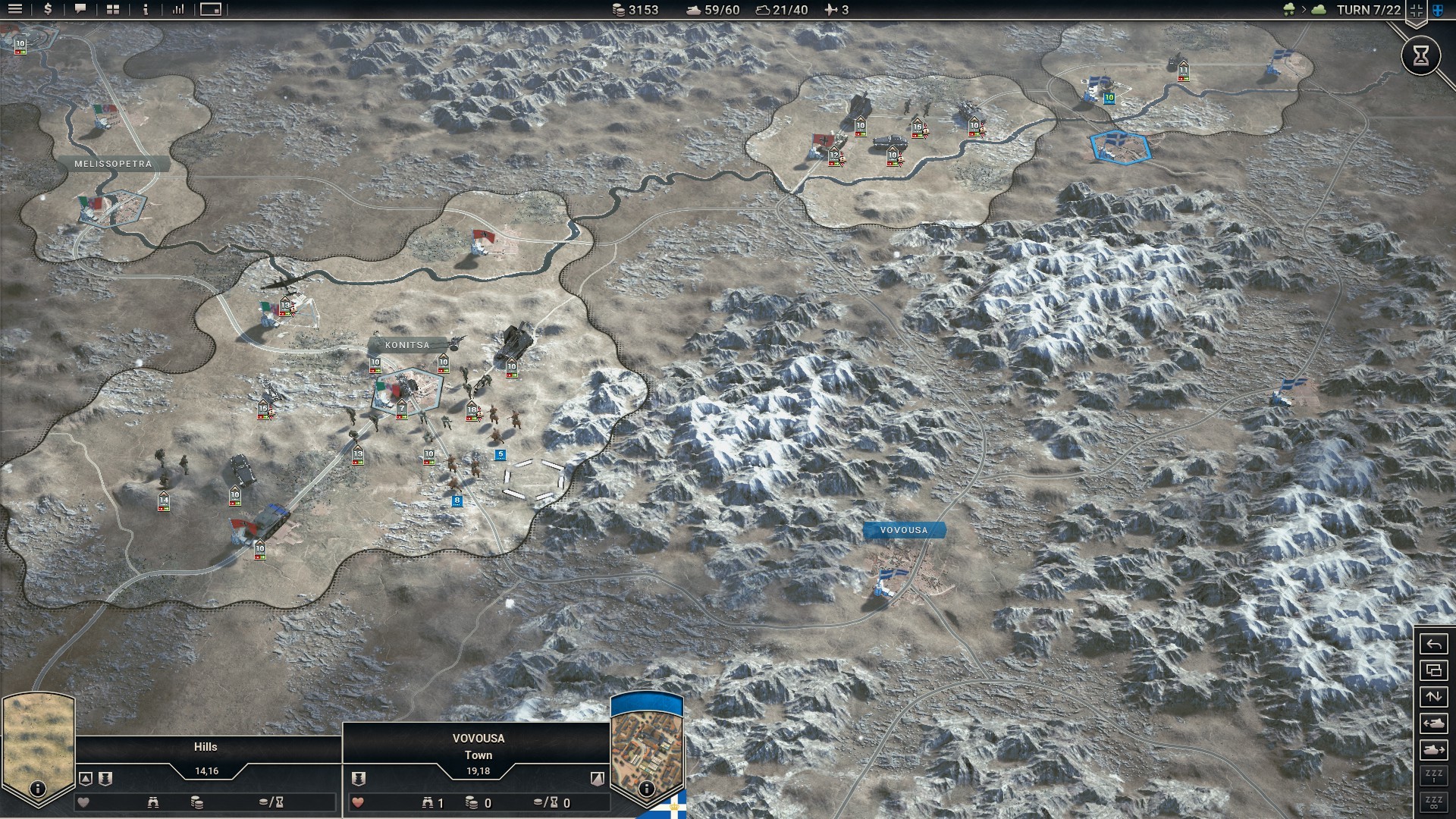Click the Melissopetra town name label
1456x819 pixels.
point(112,163)
